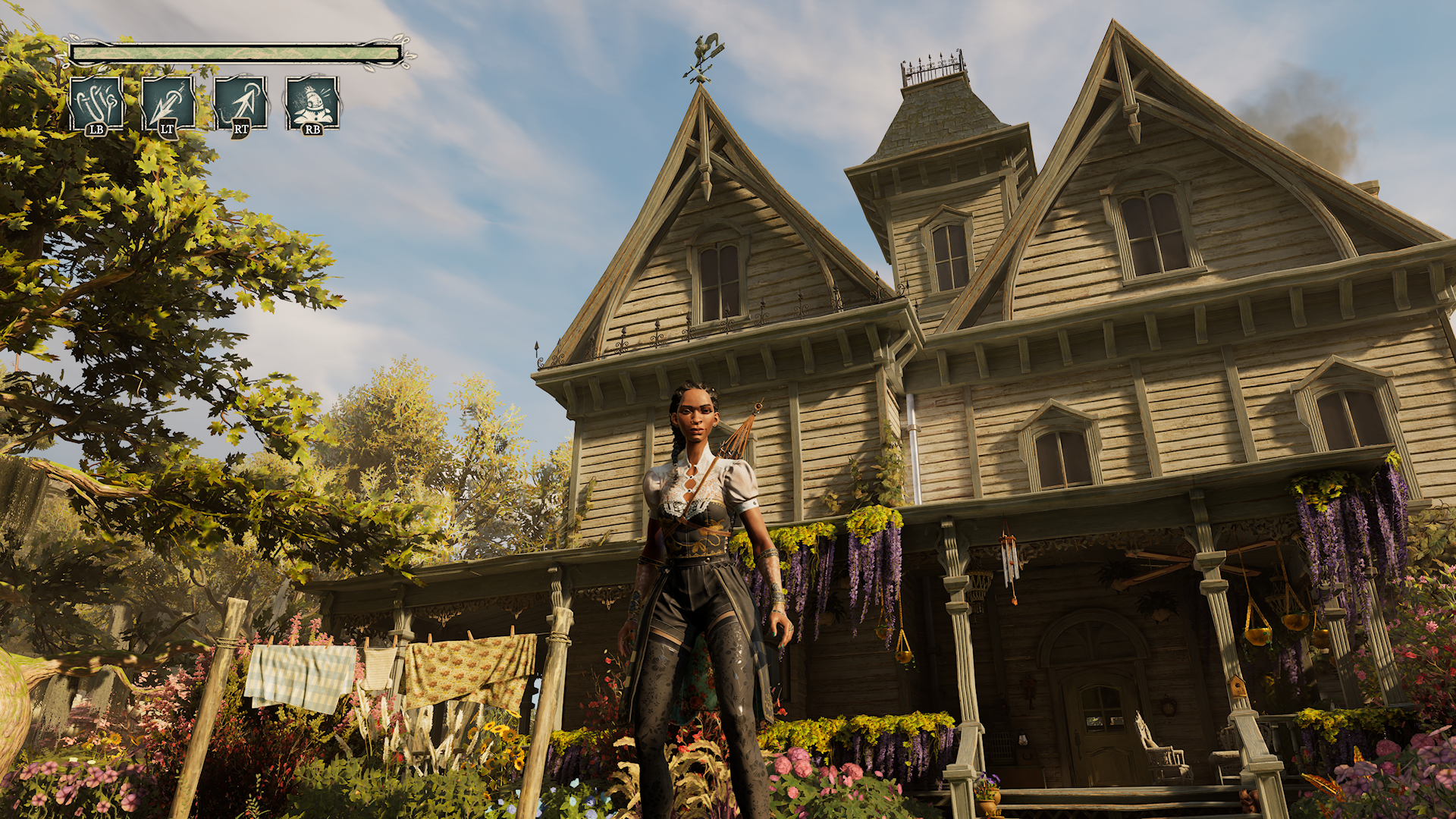Click the iron railing on the tower roof
Screen dimensions: 1456x819
pyautogui.click(x=931, y=64)
